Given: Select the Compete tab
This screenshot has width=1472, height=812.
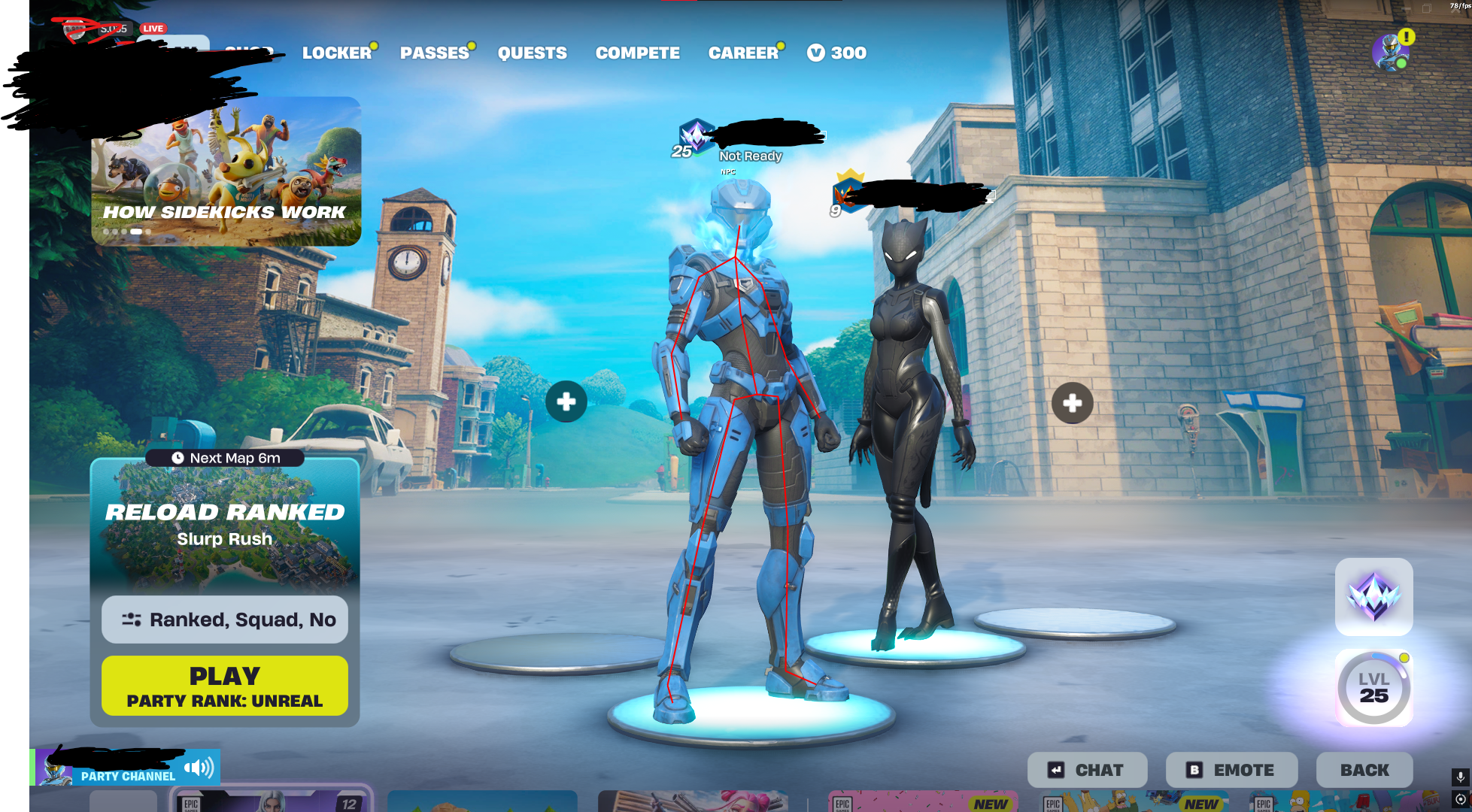Looking at the screenshot, I should 638,53.
